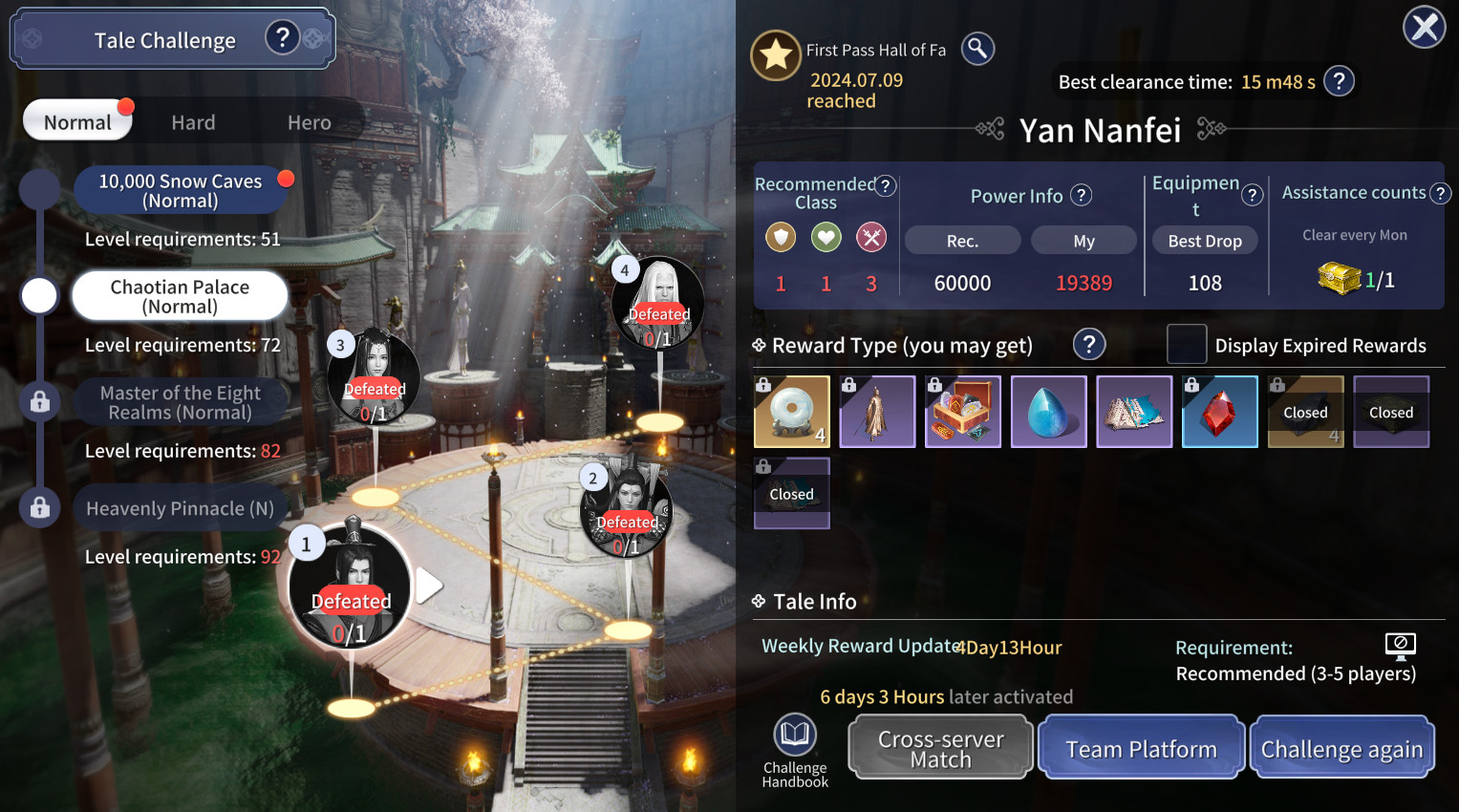Image resolution: width=1459 pixels, height=812 pixels.
Task: View the blue teardrop gem reward
Action: (1048, 412)
